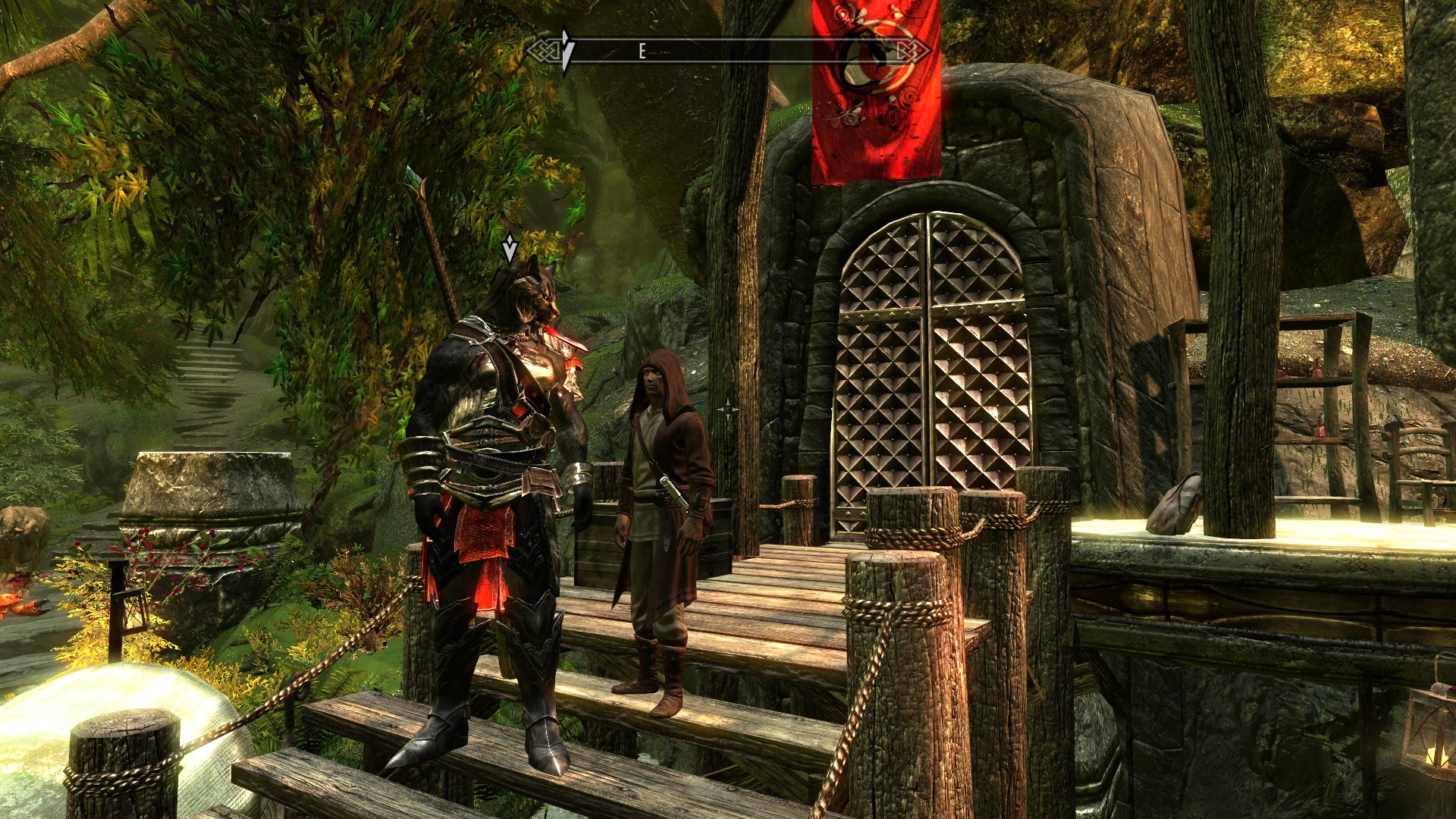1456x819 pixels.
Task: Click the quest arrow marker on the compass
Action: (566, 51)
